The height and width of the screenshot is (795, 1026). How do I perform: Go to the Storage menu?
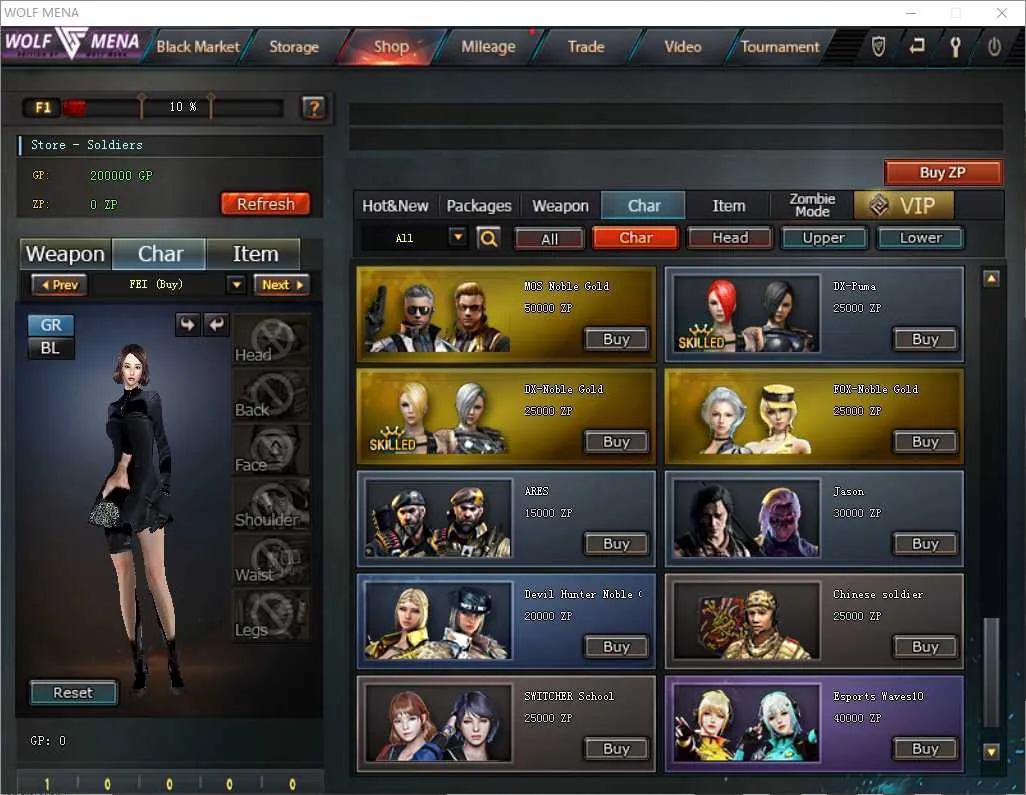[293, 46]
